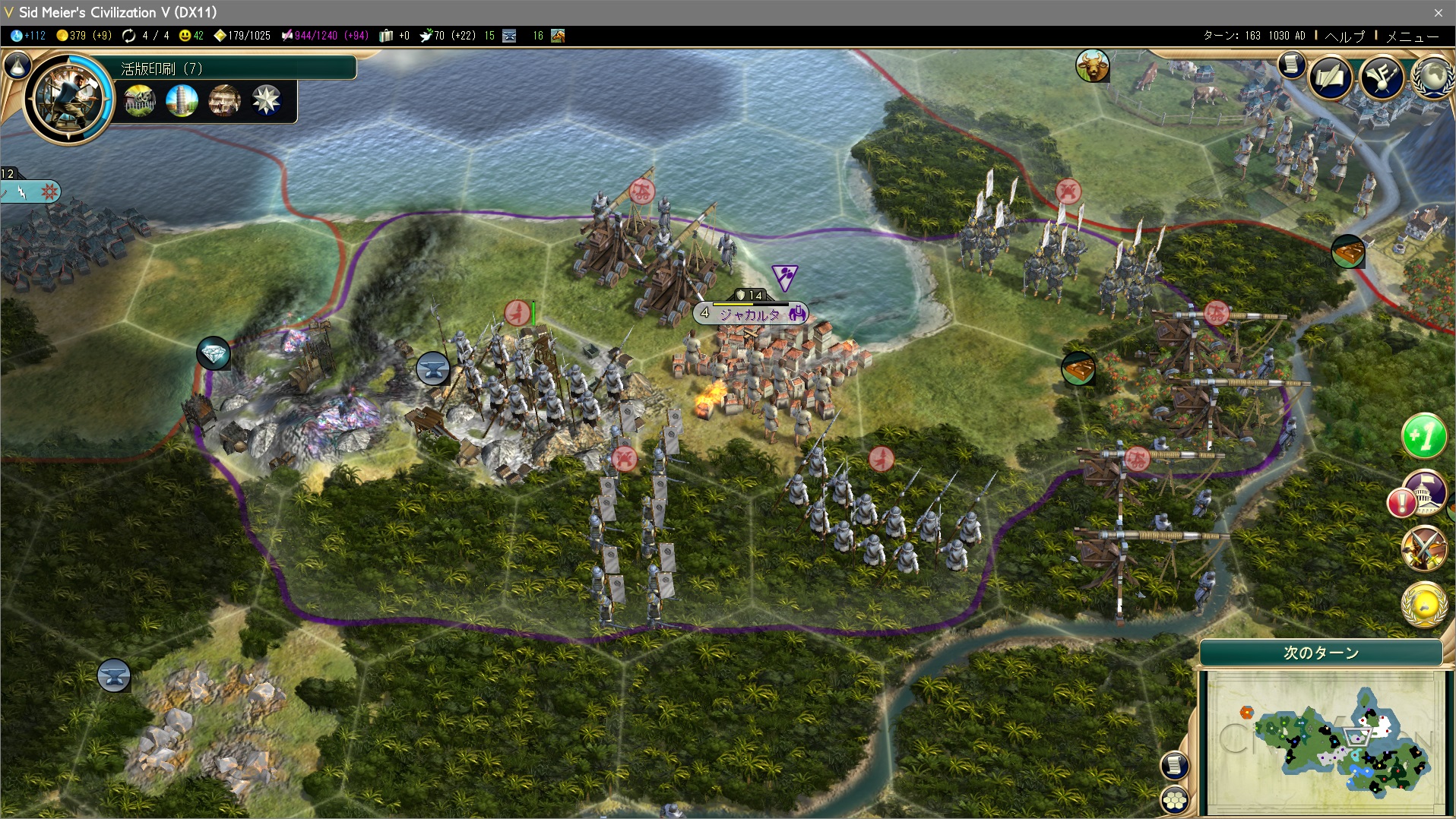The image size is (1456, 819).
Task: Open the gold laurel coin notification
Action: click(1423, 604)
